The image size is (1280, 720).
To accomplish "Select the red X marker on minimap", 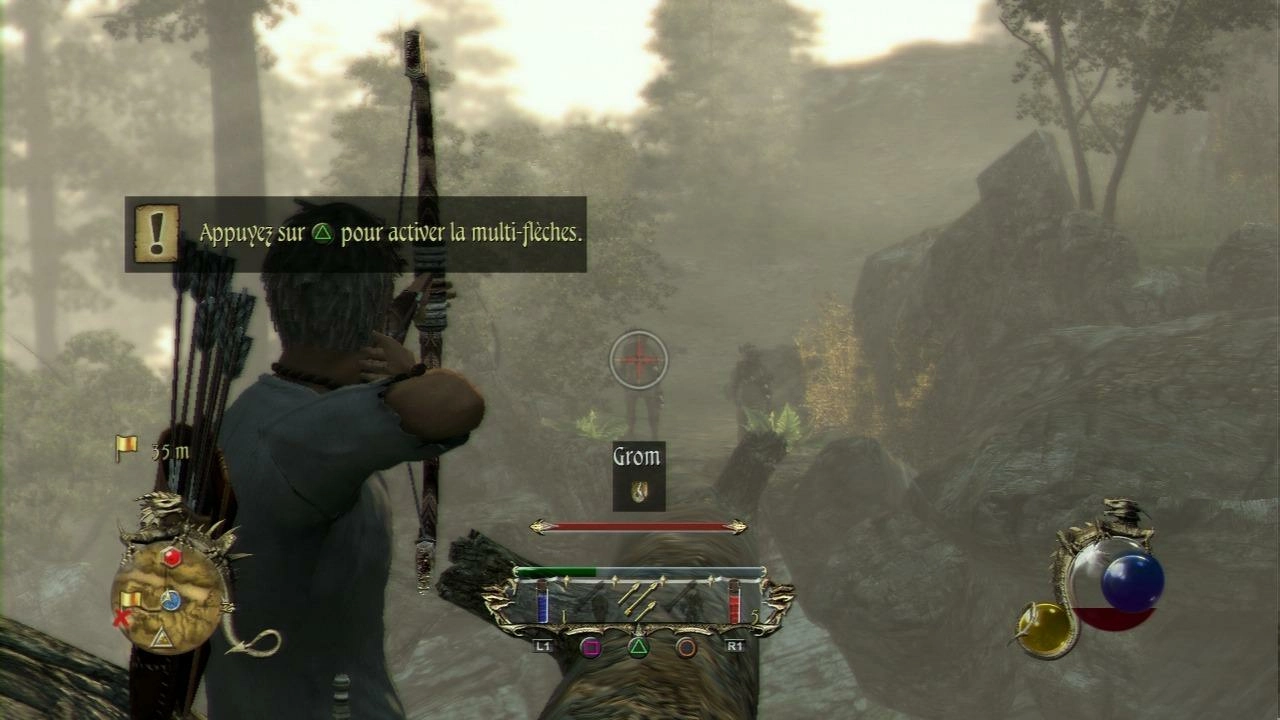I will coord(123,618).
